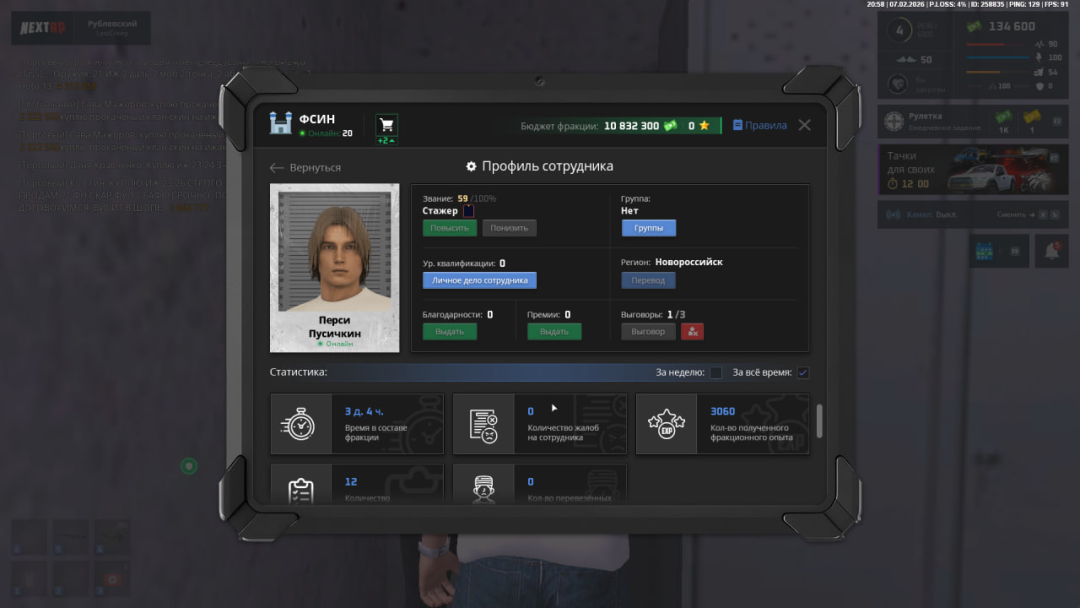Give a commendation under Благодарности
The height and width of the screenshot is (608, 1080).
click(x=449, y=331)
